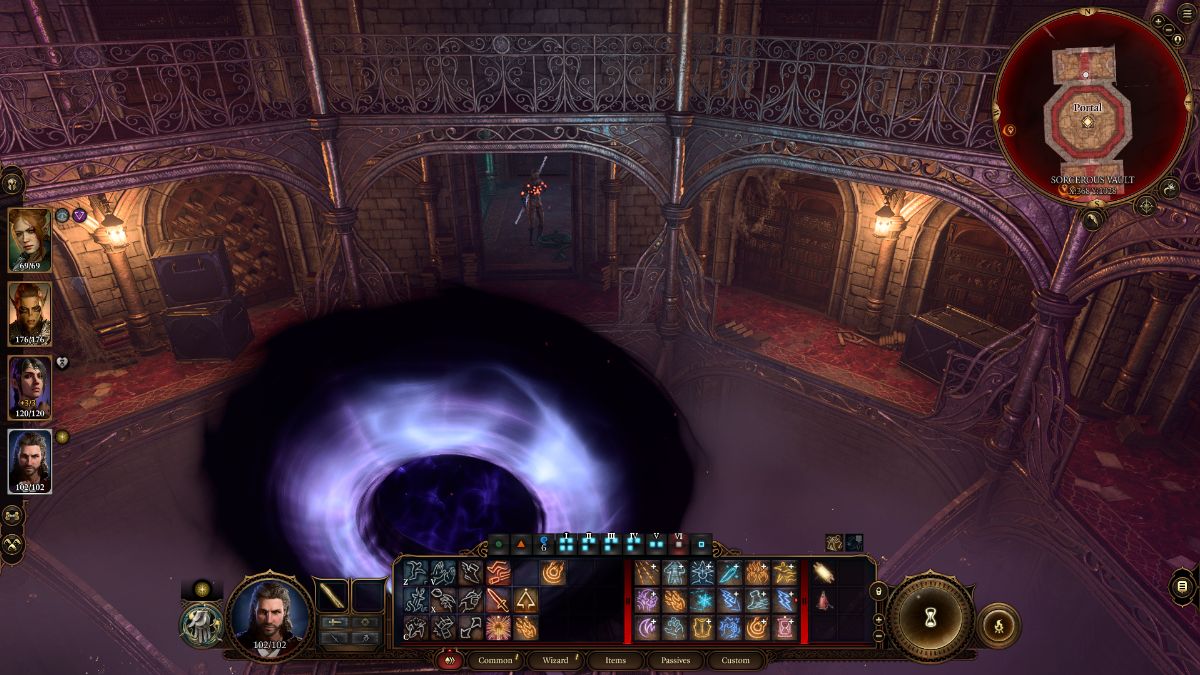Use the red potion in the hotbar
Viewport: 1200px width, 675px height.
tap(825, 600)
